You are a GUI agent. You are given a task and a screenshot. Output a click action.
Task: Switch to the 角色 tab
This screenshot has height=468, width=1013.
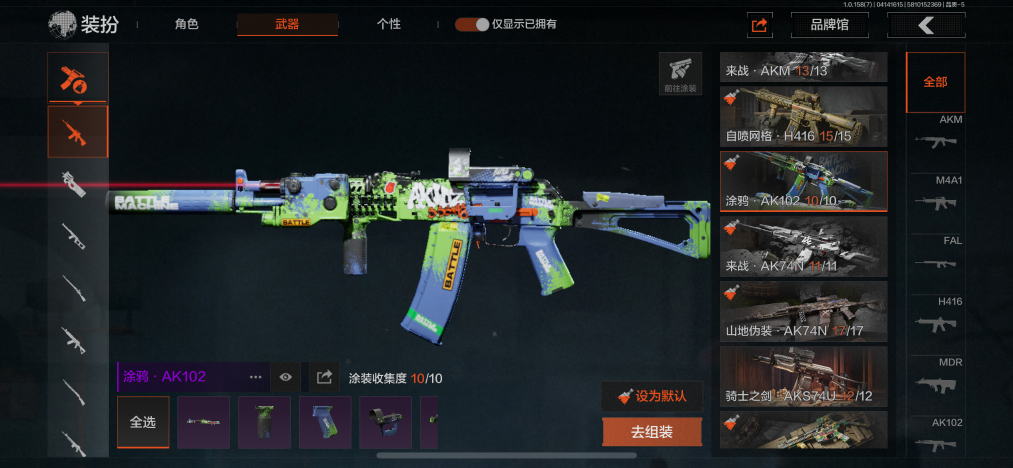tap(186, 24)
